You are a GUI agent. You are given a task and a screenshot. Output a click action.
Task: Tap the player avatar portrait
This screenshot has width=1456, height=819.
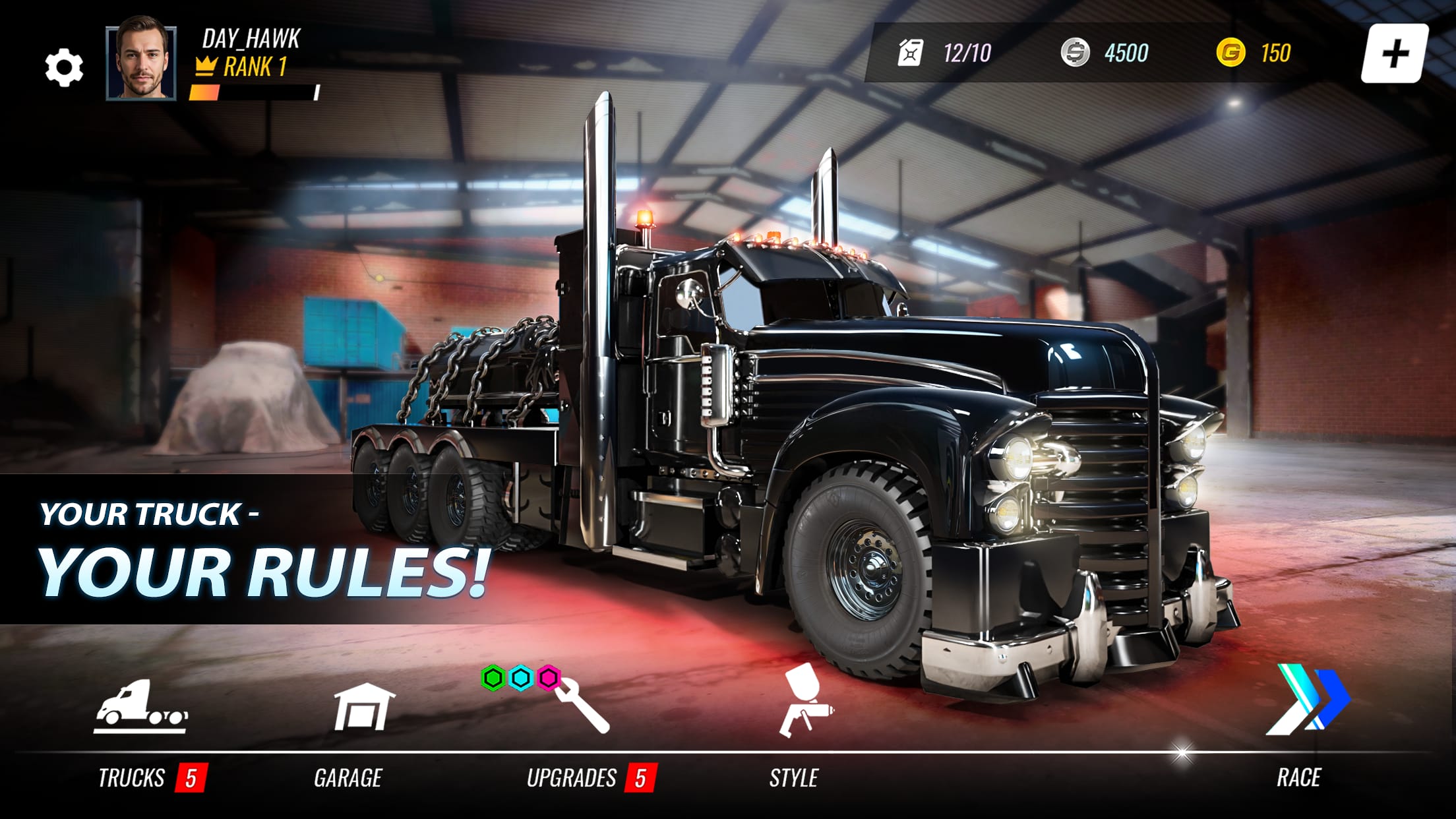[x=138, y=63]
